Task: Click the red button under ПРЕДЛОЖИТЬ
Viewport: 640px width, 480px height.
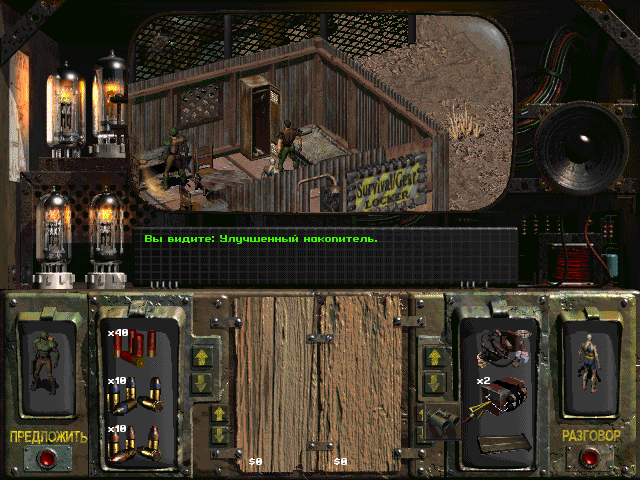Action: coord(47,458)
